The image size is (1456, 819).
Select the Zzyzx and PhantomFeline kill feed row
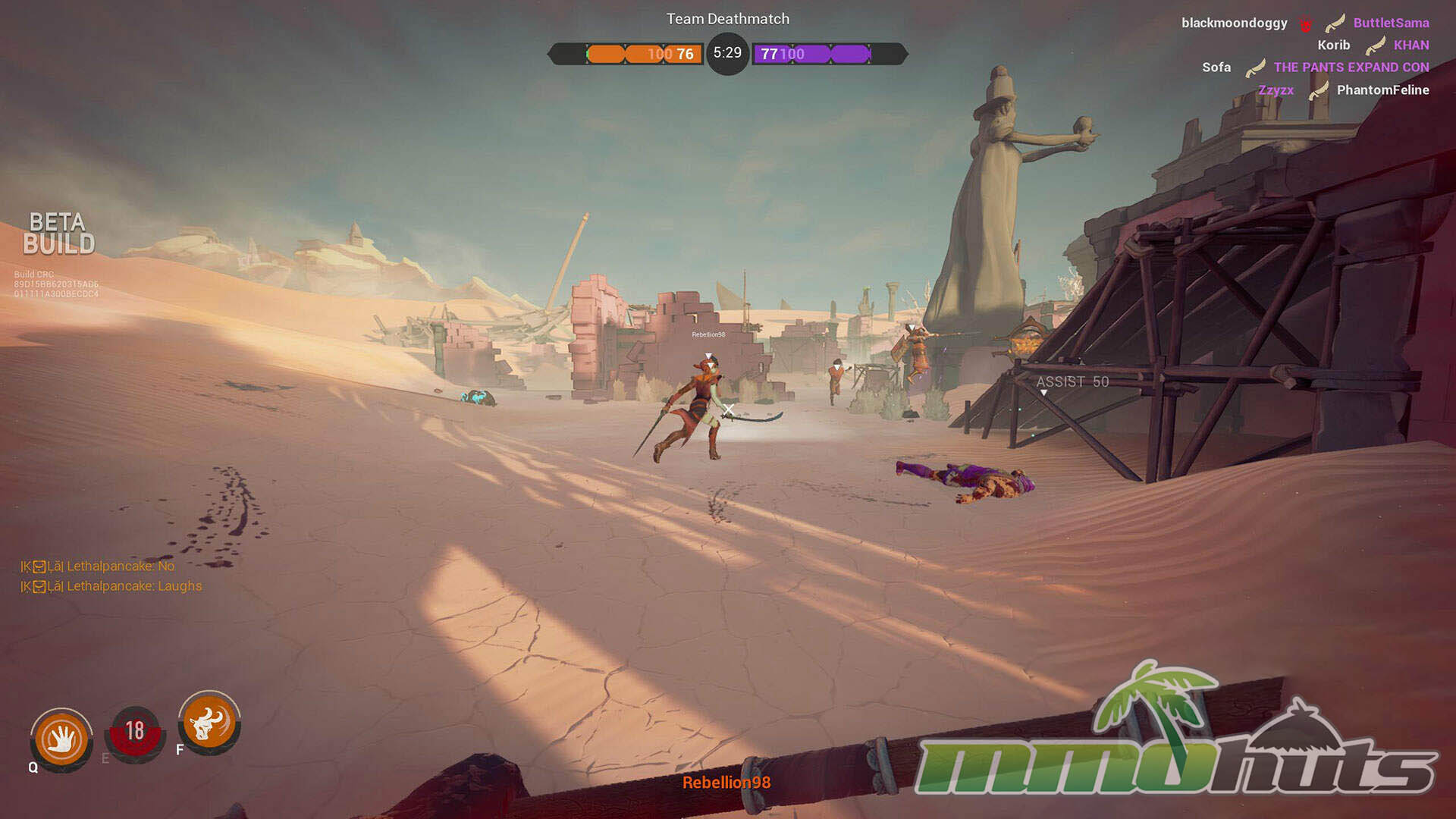1343,90
